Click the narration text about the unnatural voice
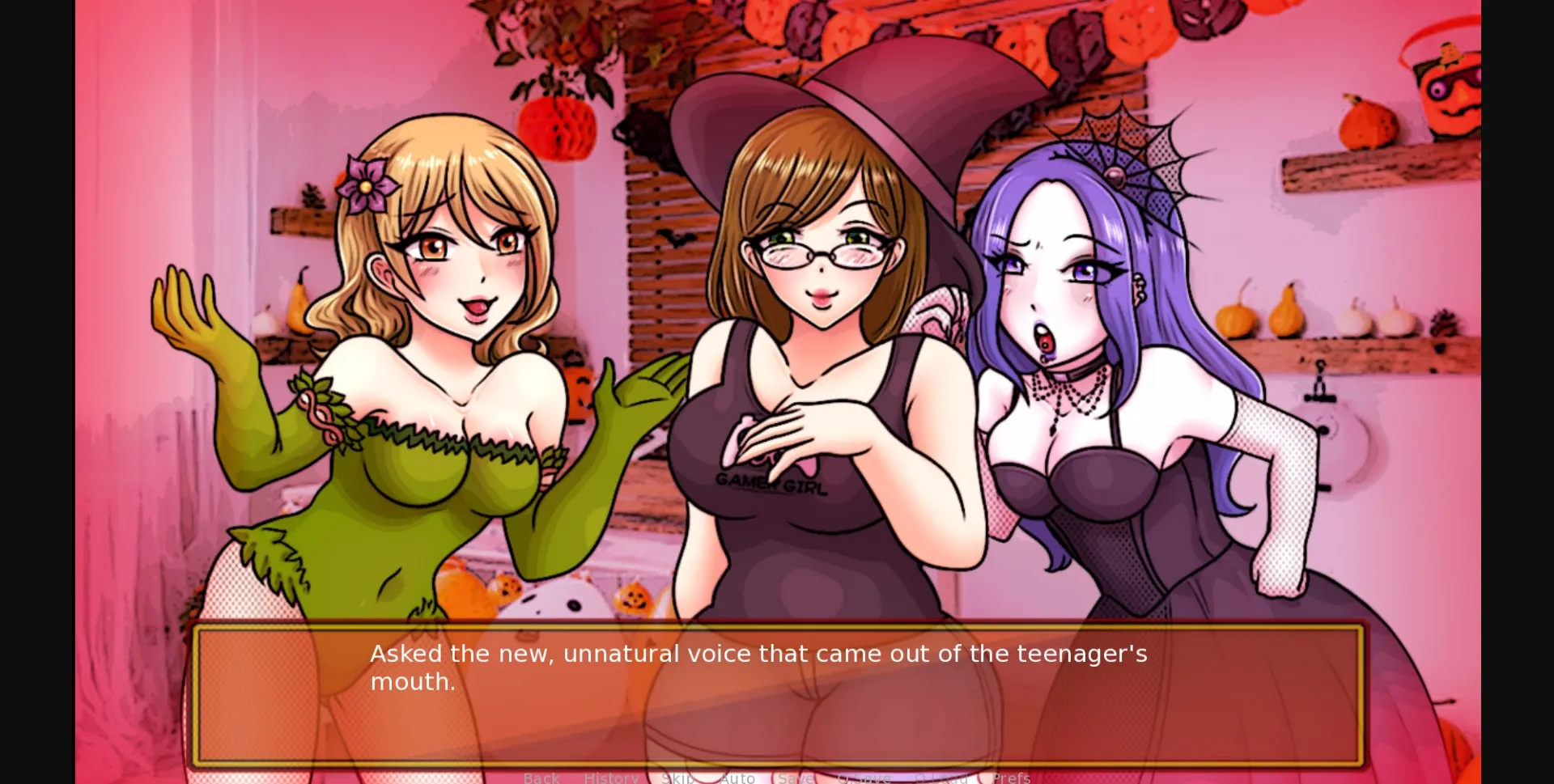 (757, 667)
